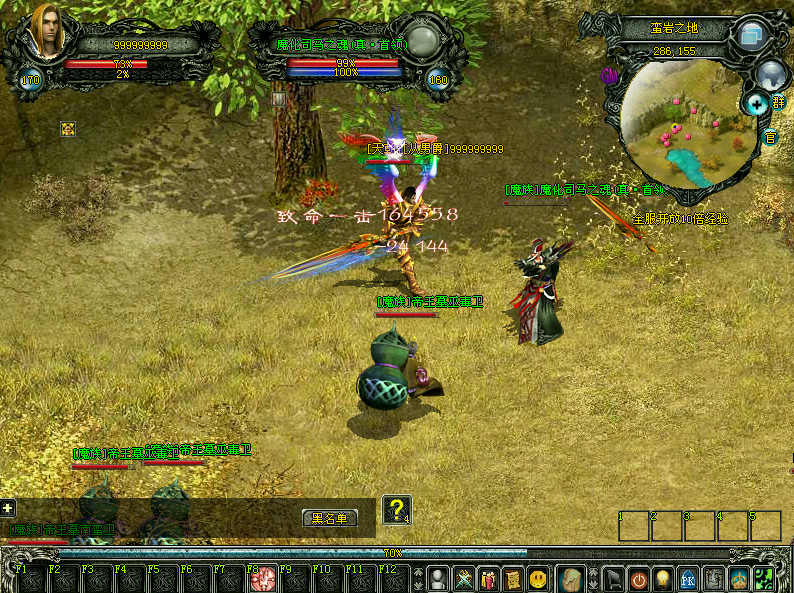Click the 官 button beside the minimap

[770, 137]
